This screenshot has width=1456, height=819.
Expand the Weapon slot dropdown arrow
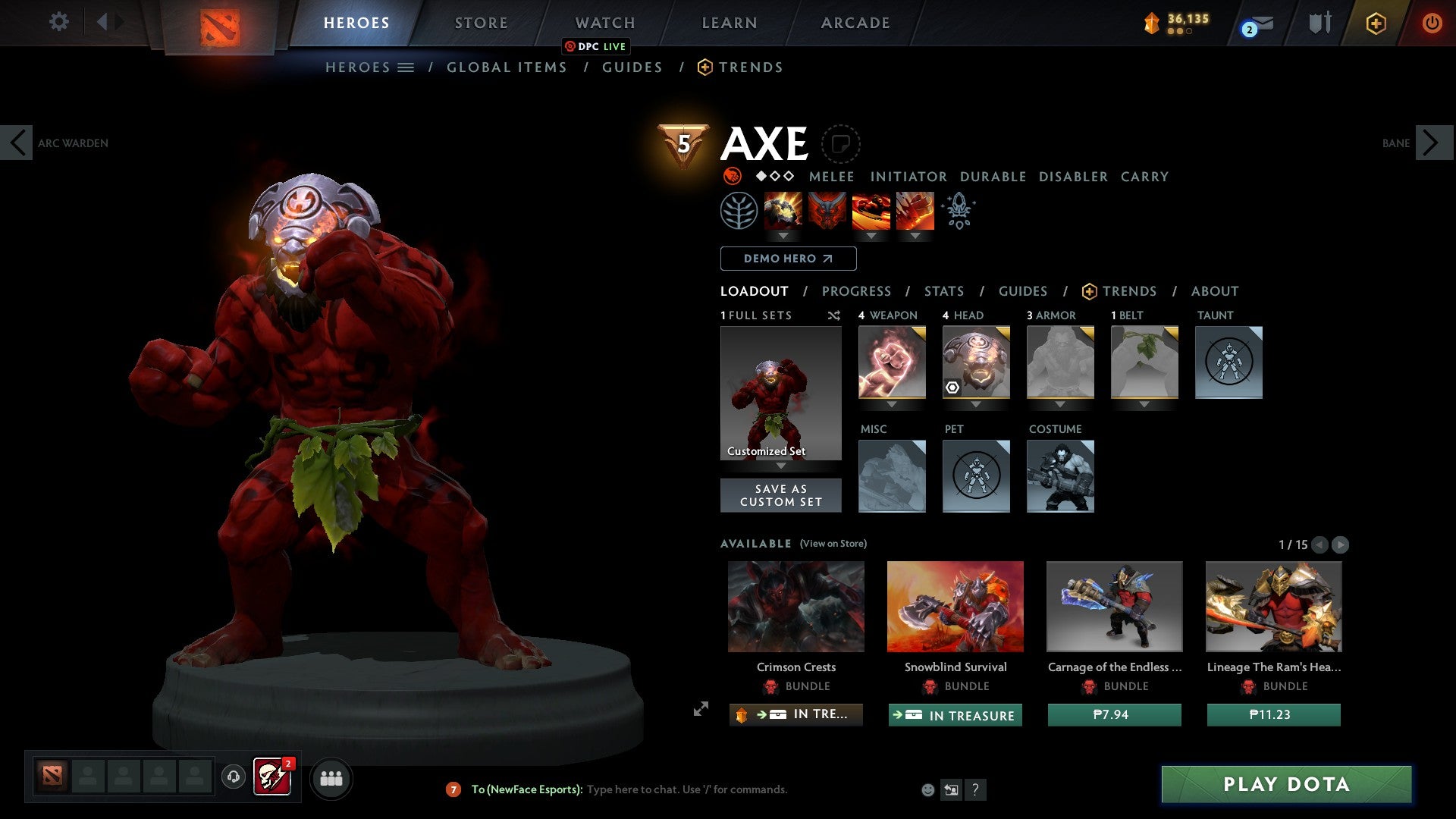[891, 404]
